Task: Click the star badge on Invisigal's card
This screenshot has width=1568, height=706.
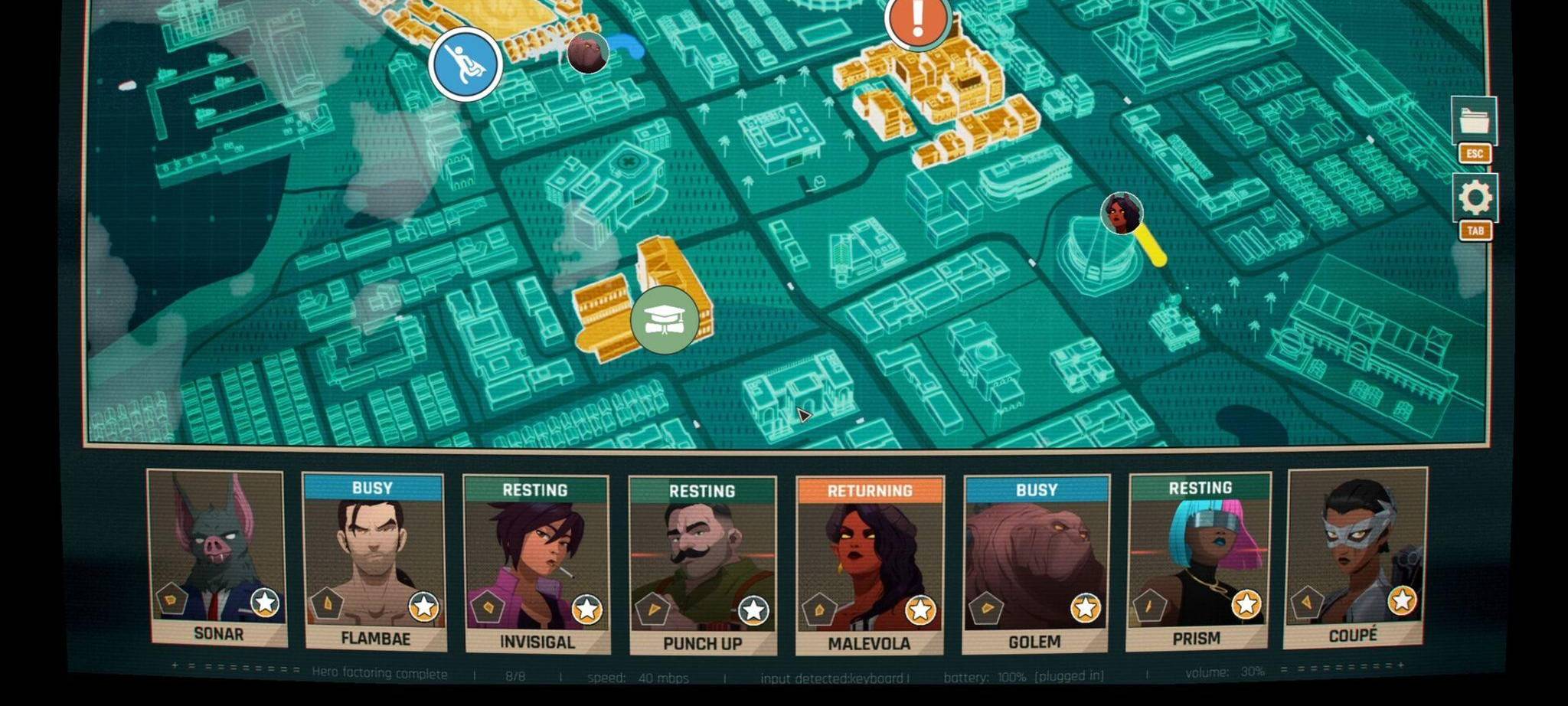Action: pos(587,610)
